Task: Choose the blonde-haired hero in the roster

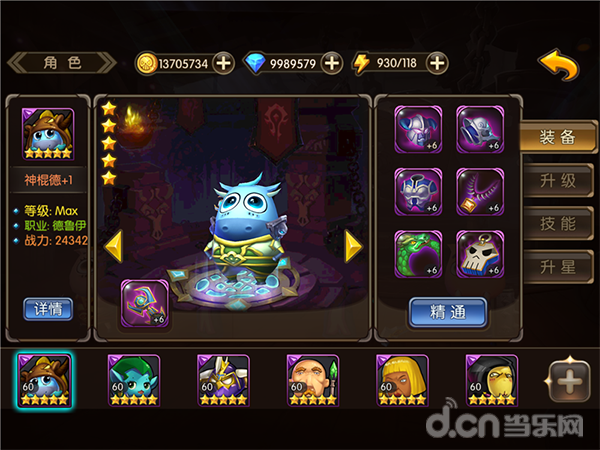Action: (x=400, y=379)
